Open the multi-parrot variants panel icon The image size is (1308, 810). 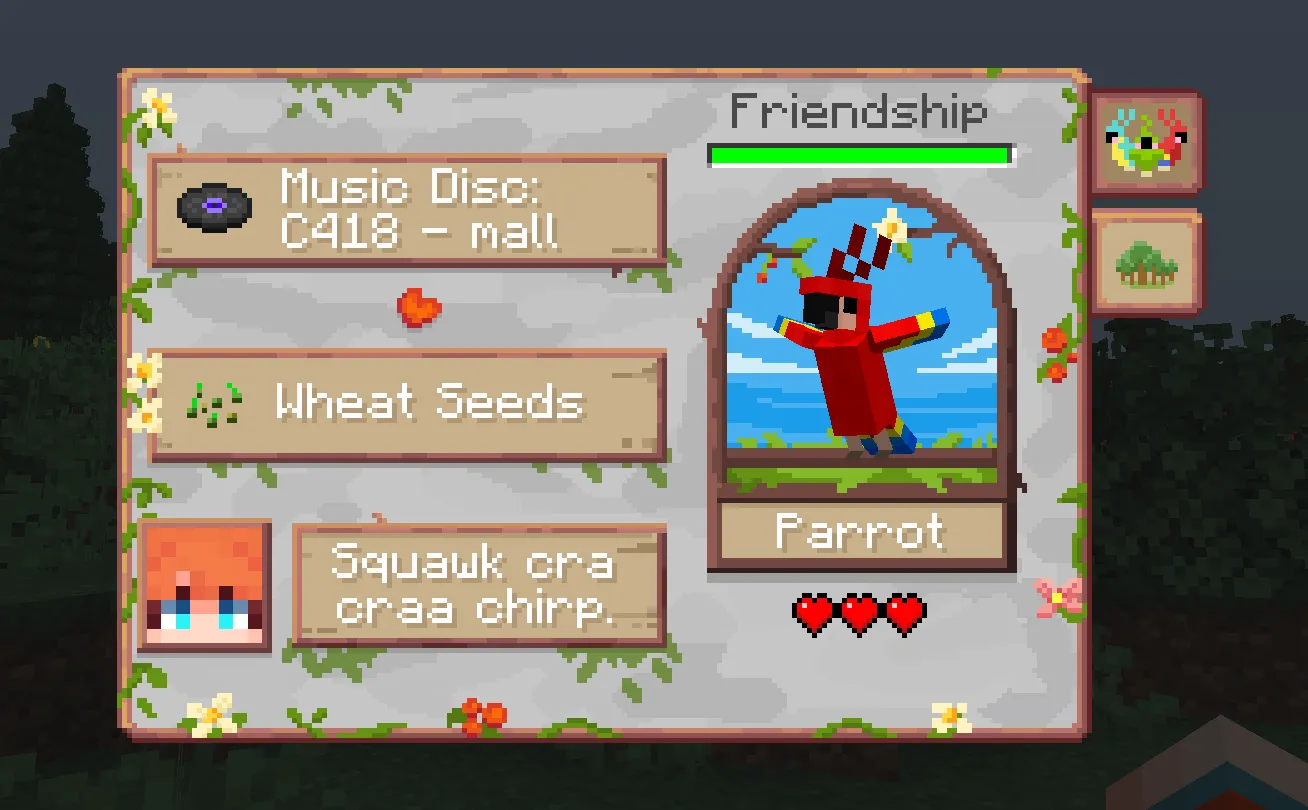pos(1146,139)
